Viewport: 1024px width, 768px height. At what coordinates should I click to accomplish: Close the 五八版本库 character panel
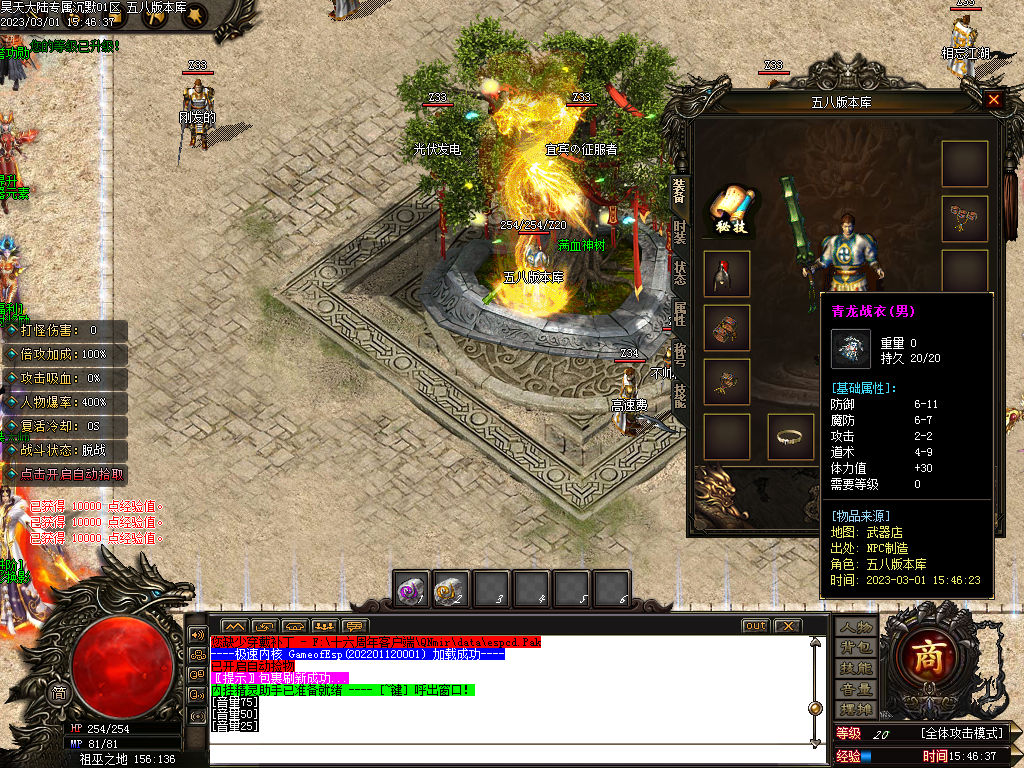coord(993,100)
